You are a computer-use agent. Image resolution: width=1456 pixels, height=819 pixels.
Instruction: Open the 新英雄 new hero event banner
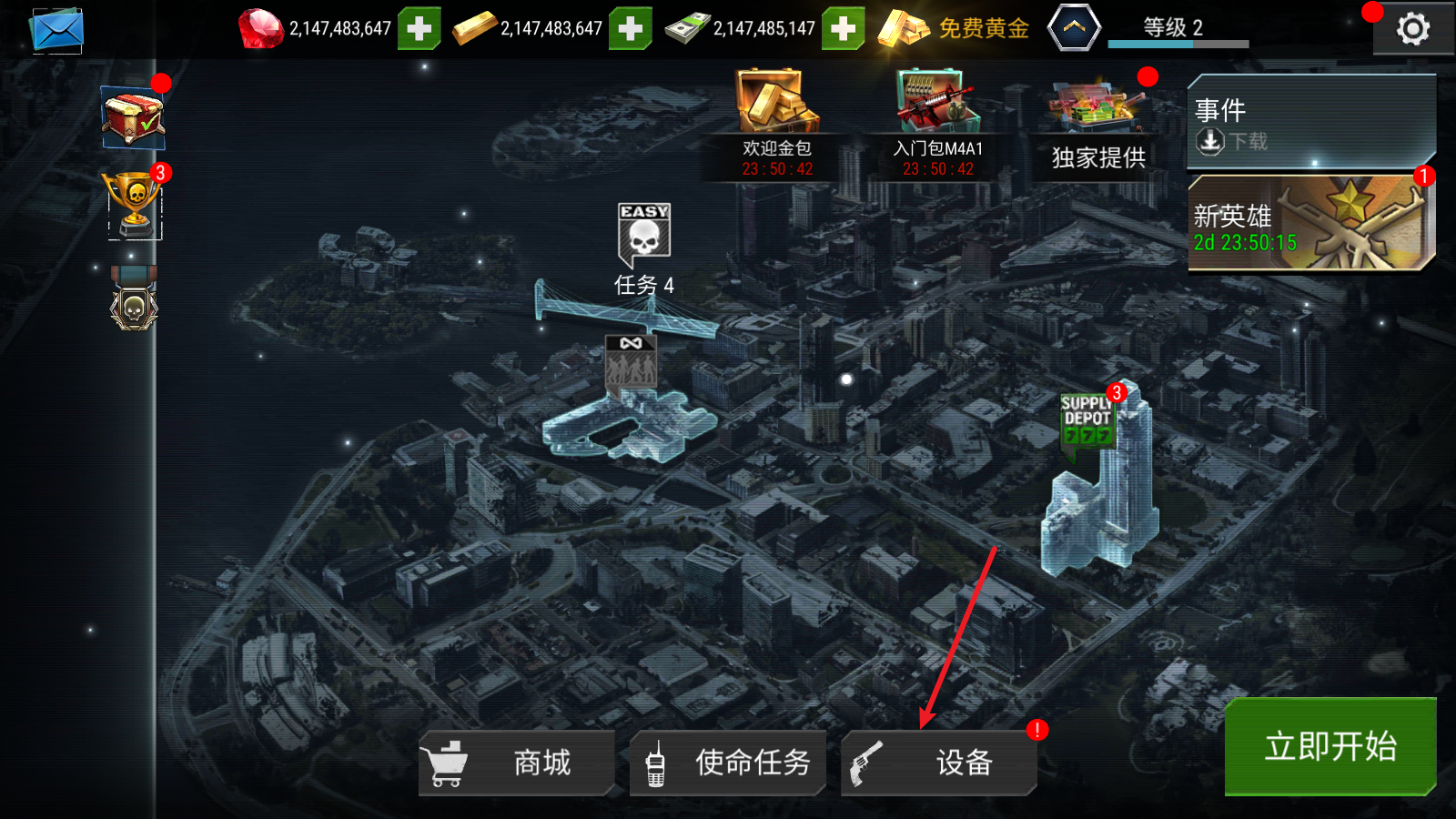click(x=1311, y=224)
